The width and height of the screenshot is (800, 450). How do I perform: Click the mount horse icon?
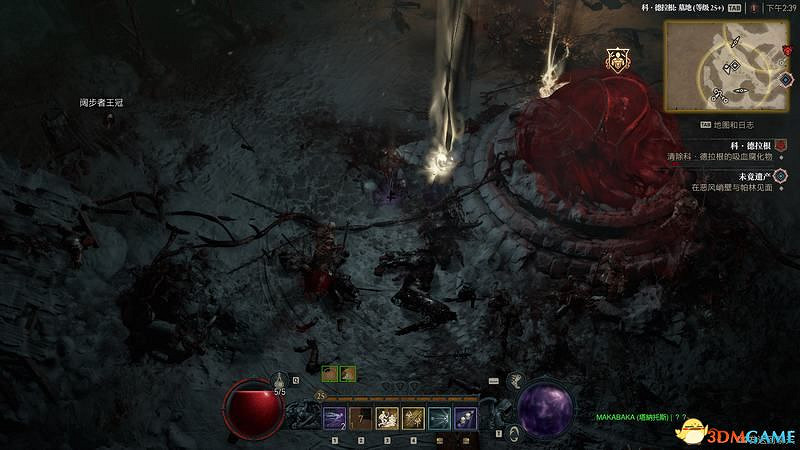(517, 380)
